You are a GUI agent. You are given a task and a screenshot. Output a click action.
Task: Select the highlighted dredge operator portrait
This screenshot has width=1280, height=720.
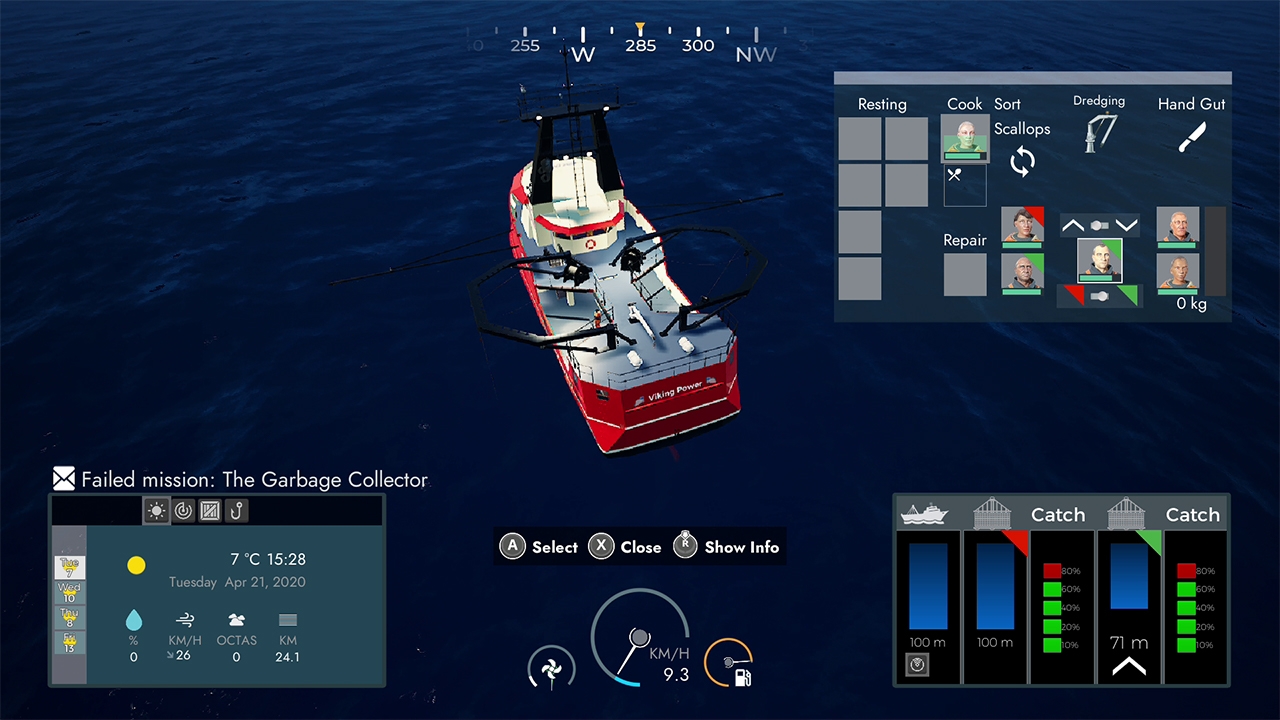(1100, 262)
